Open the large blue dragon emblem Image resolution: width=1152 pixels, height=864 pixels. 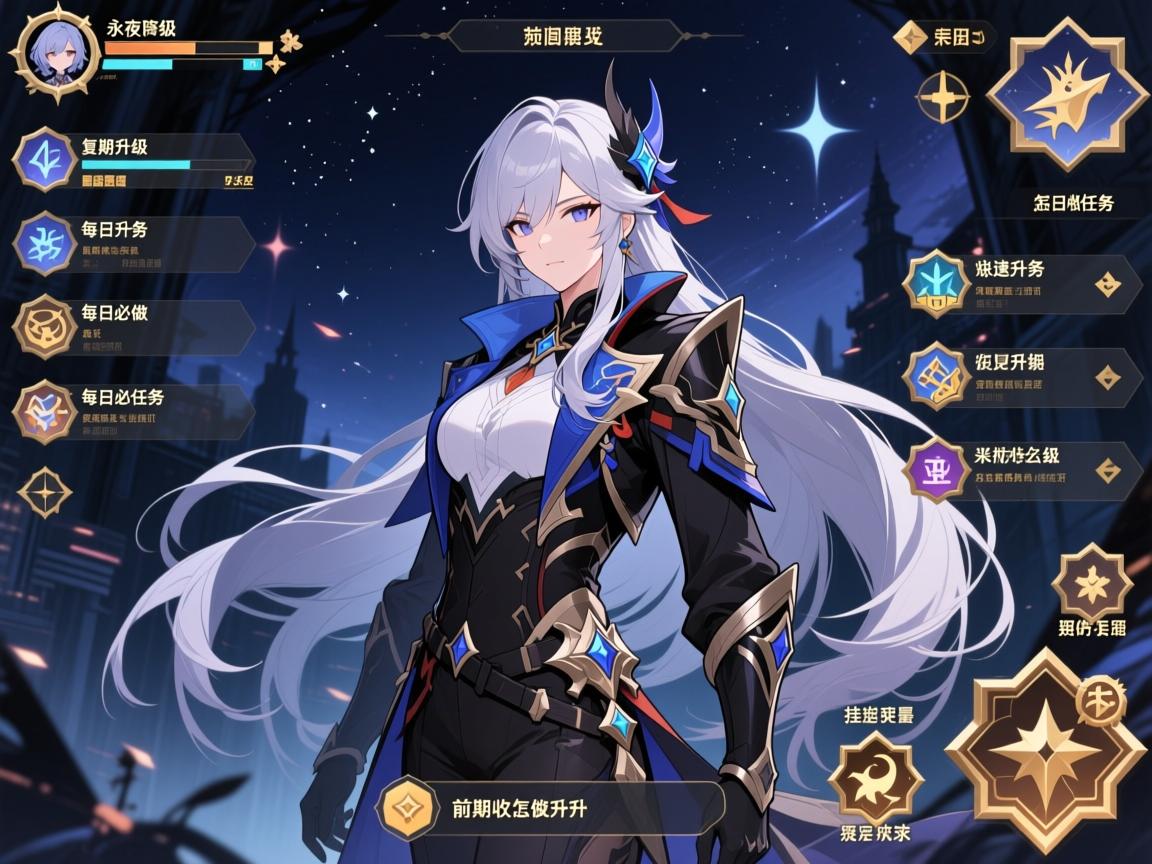(1067, 95)
